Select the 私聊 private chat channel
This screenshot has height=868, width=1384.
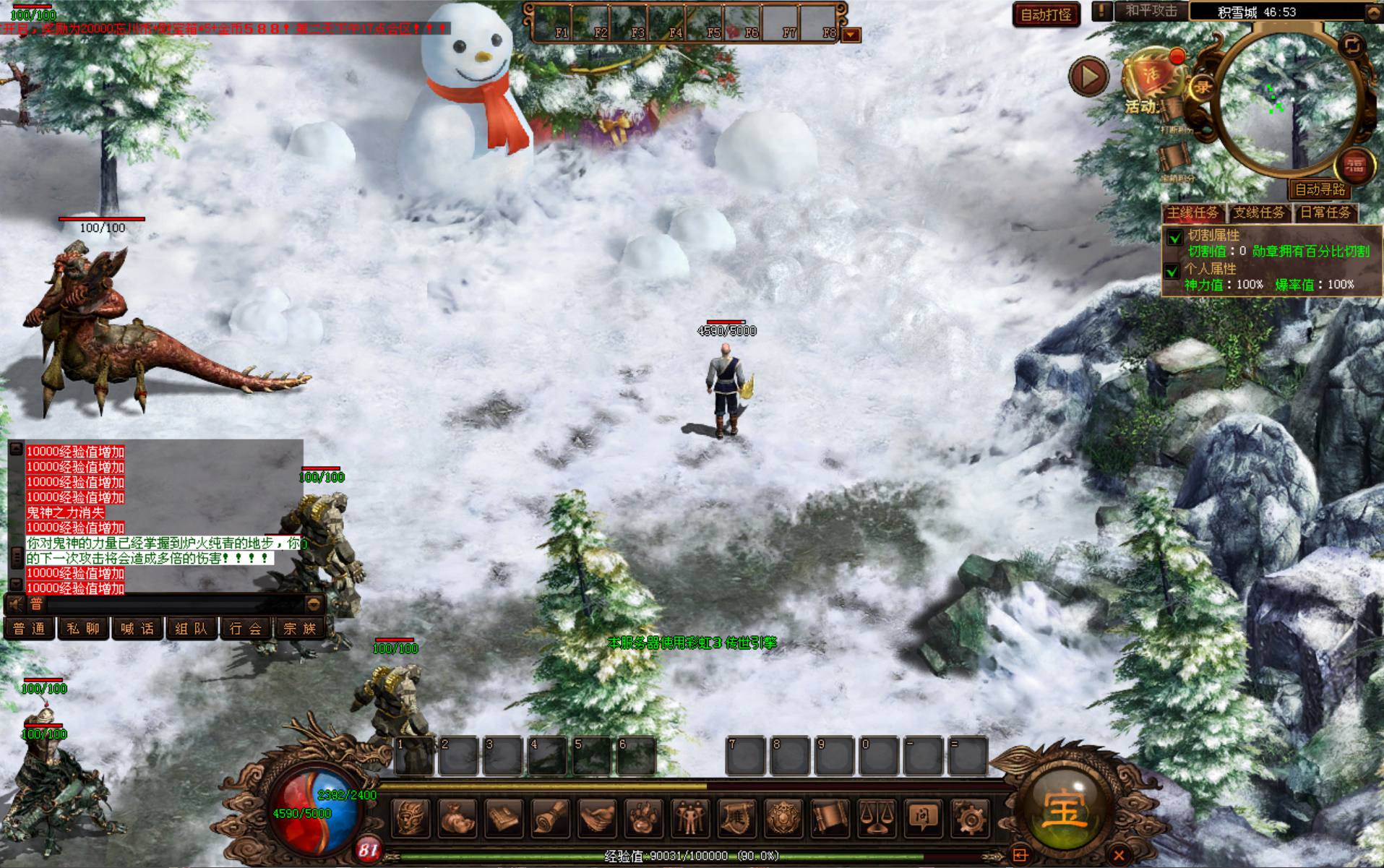83,629
